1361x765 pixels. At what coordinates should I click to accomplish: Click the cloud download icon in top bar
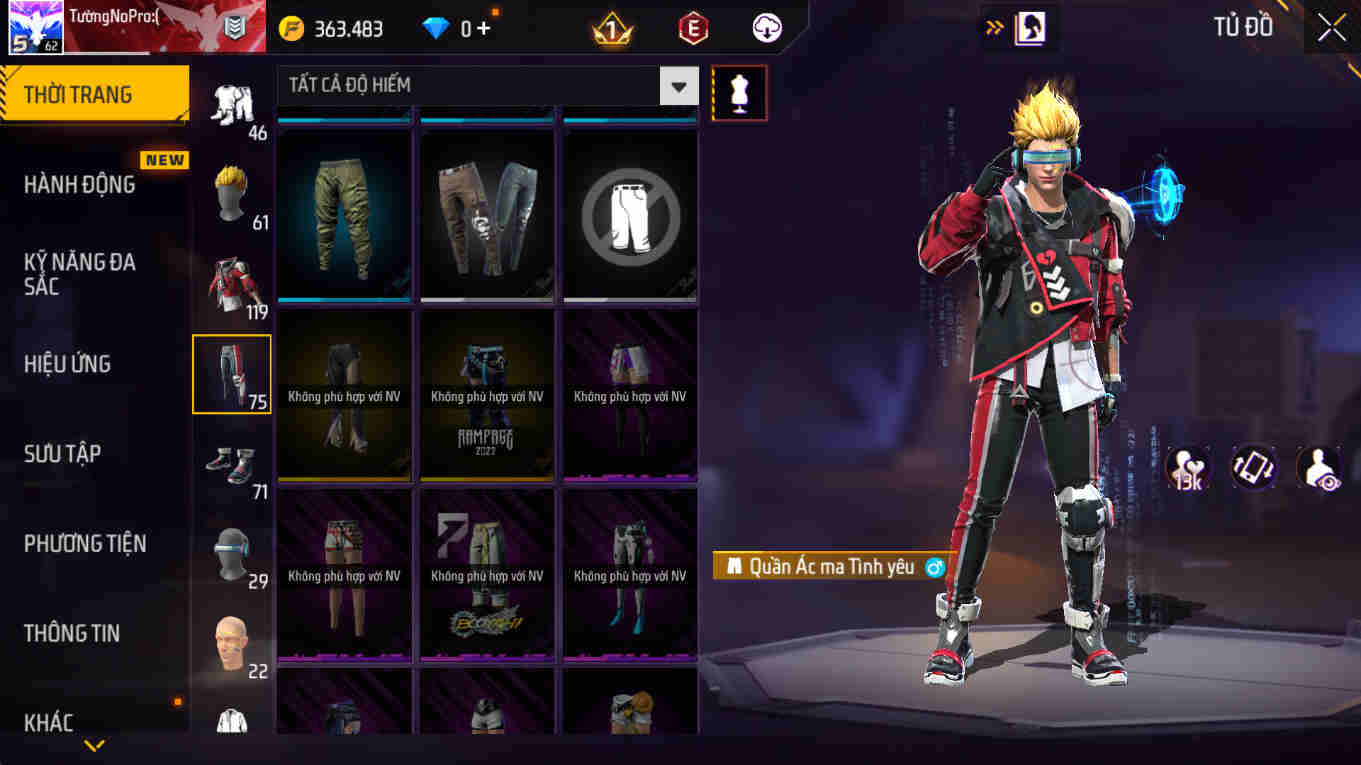[765, 28]
